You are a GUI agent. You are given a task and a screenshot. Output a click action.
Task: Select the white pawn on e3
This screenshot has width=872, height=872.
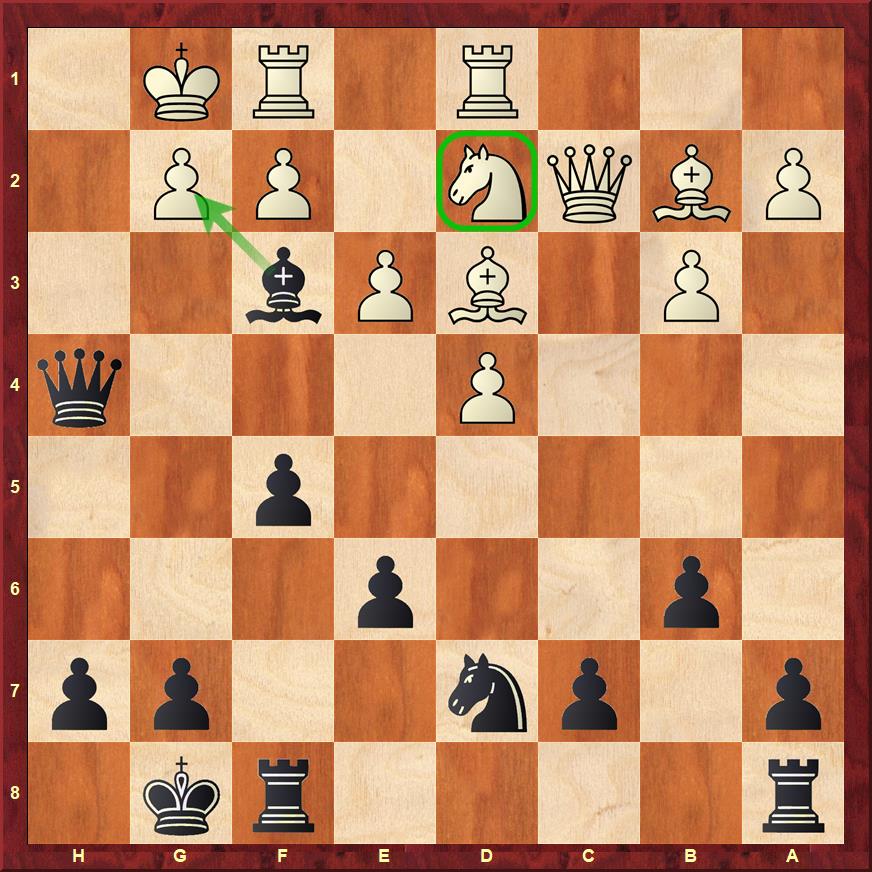click(x=385, y=285)
